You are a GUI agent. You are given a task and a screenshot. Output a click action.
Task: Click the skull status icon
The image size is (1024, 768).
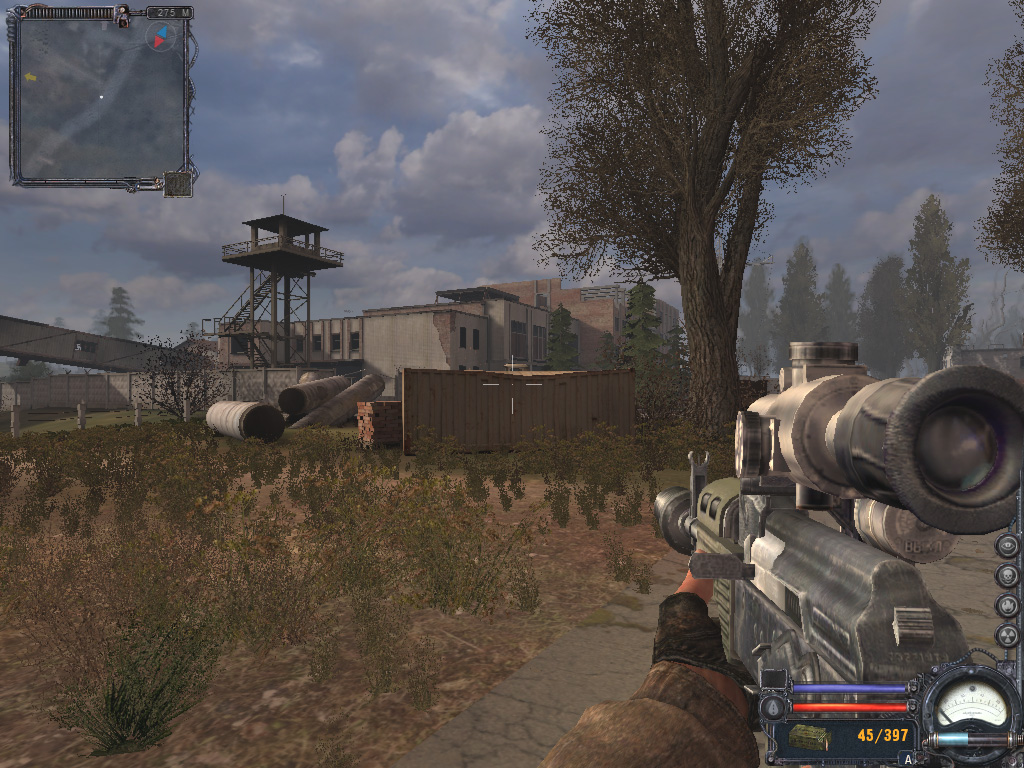click(x=1007, y=576)
